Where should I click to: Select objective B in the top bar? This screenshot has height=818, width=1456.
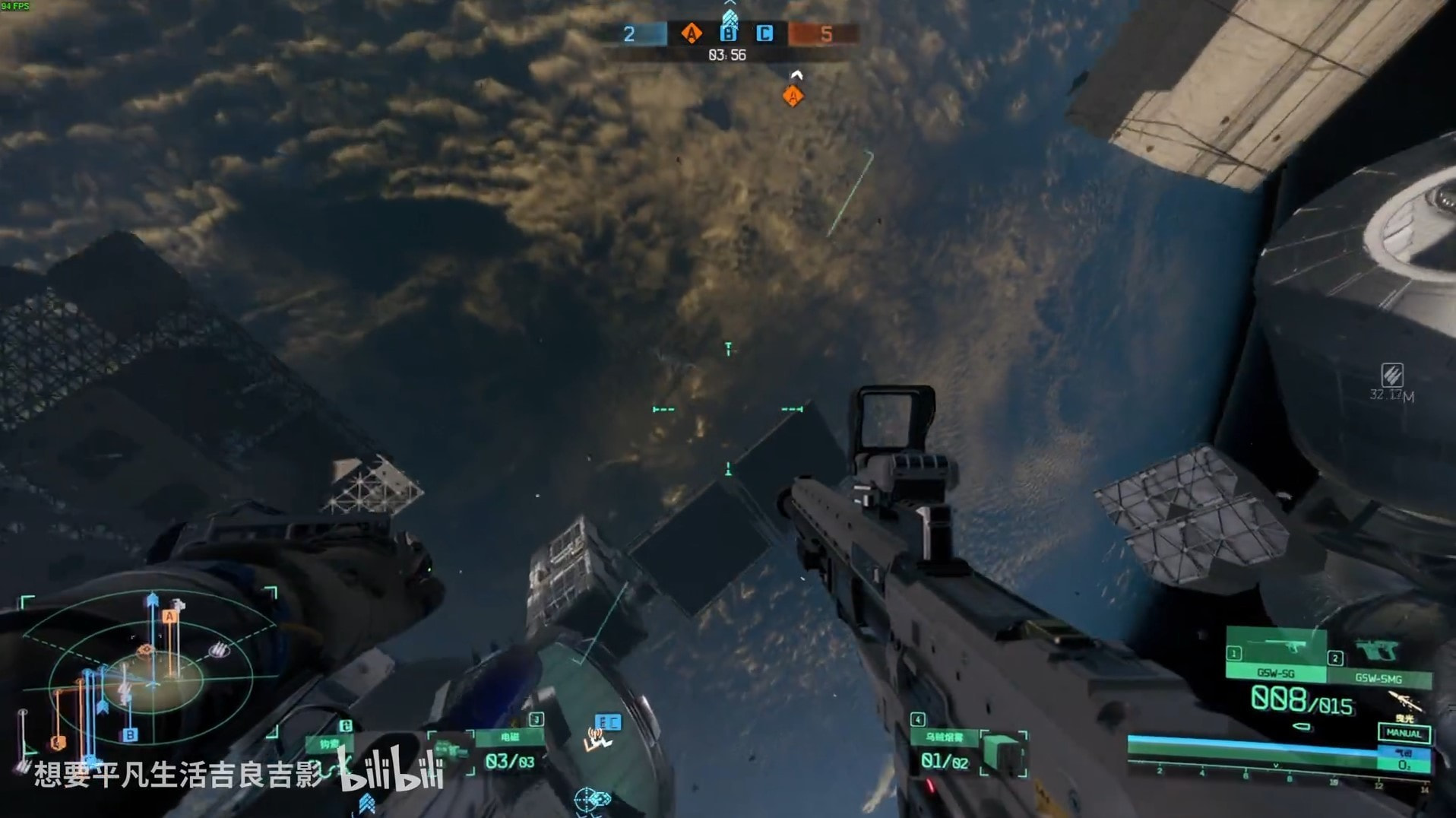click(x=728, y=33)
